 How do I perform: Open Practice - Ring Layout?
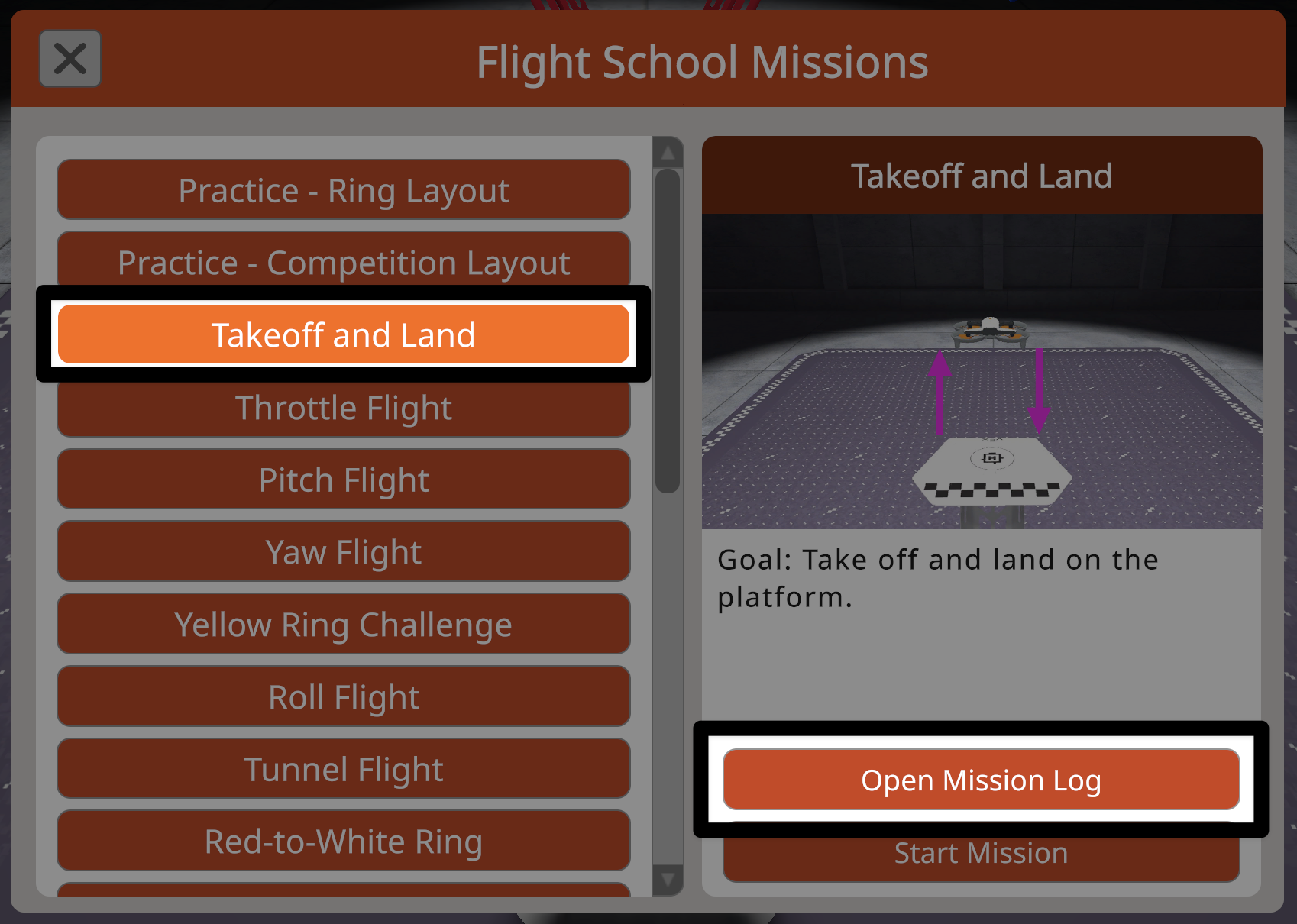[x=343, y=190]
